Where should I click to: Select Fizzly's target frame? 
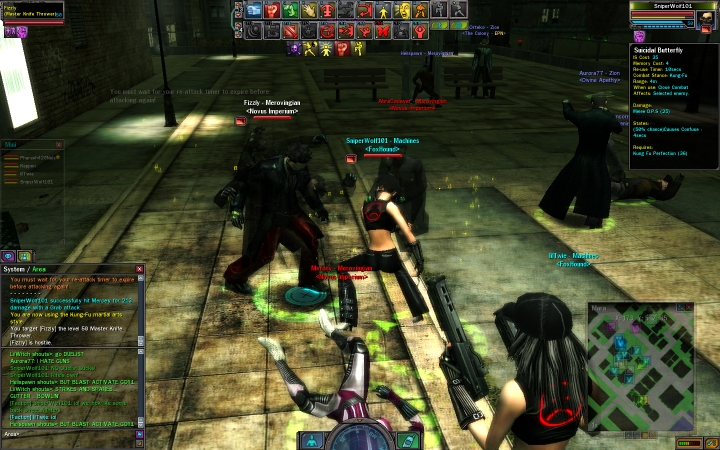coord(30,12)
